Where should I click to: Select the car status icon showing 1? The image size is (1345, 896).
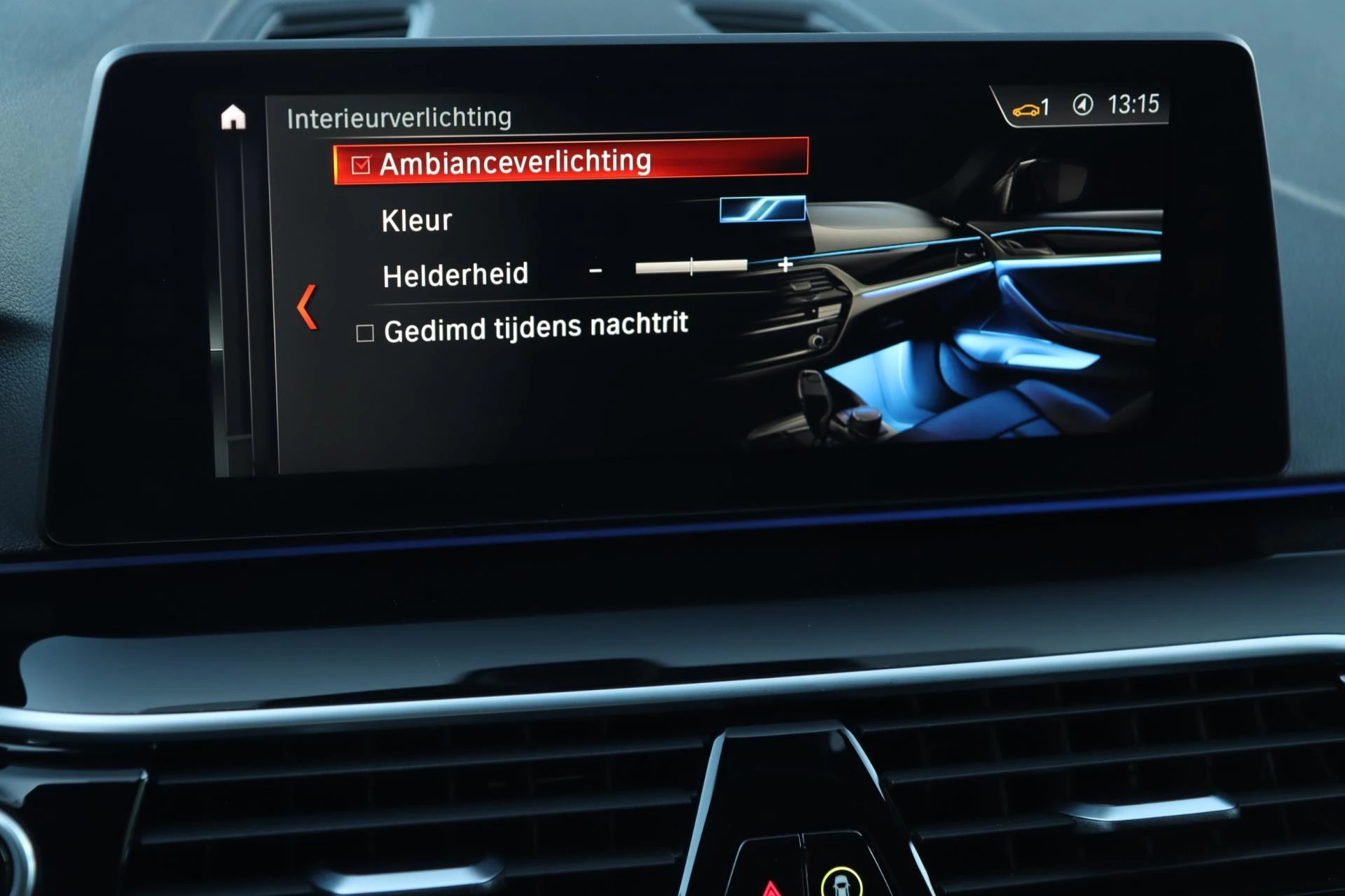pos(1031,106)
